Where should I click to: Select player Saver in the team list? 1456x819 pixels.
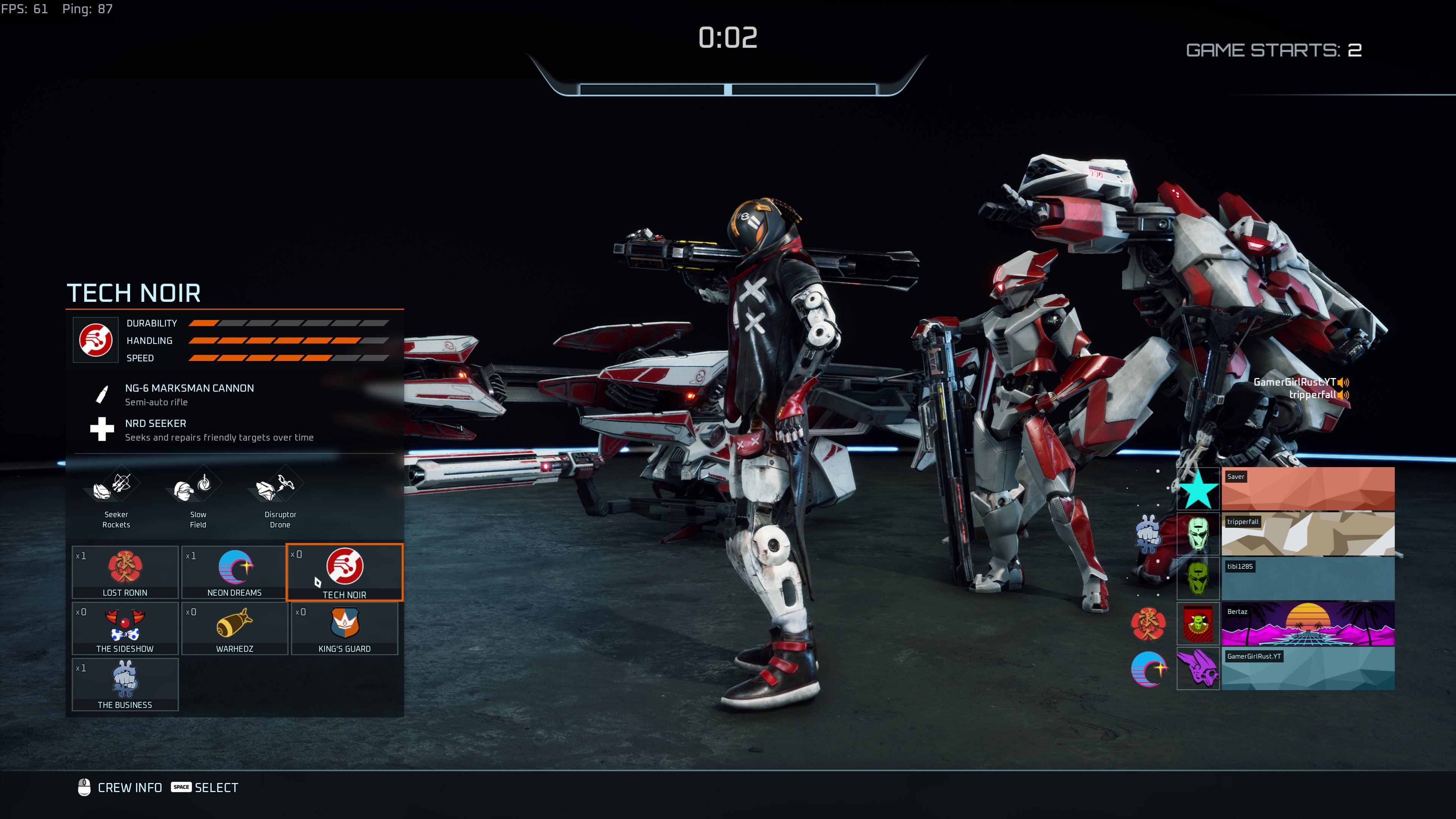pyautogui.click(x=1307, y=488)
